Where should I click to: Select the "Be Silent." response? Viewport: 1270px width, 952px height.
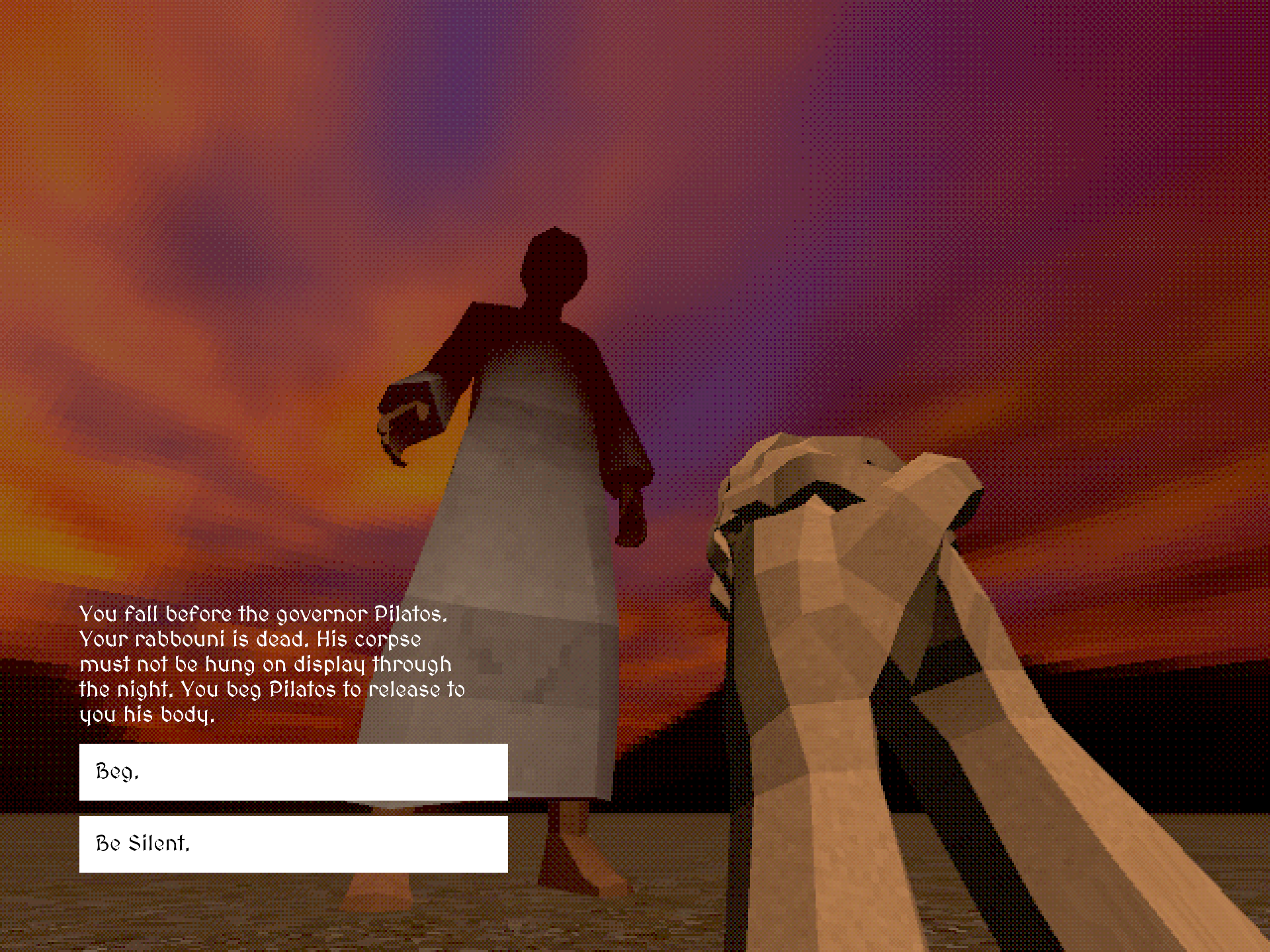[293, 844]
